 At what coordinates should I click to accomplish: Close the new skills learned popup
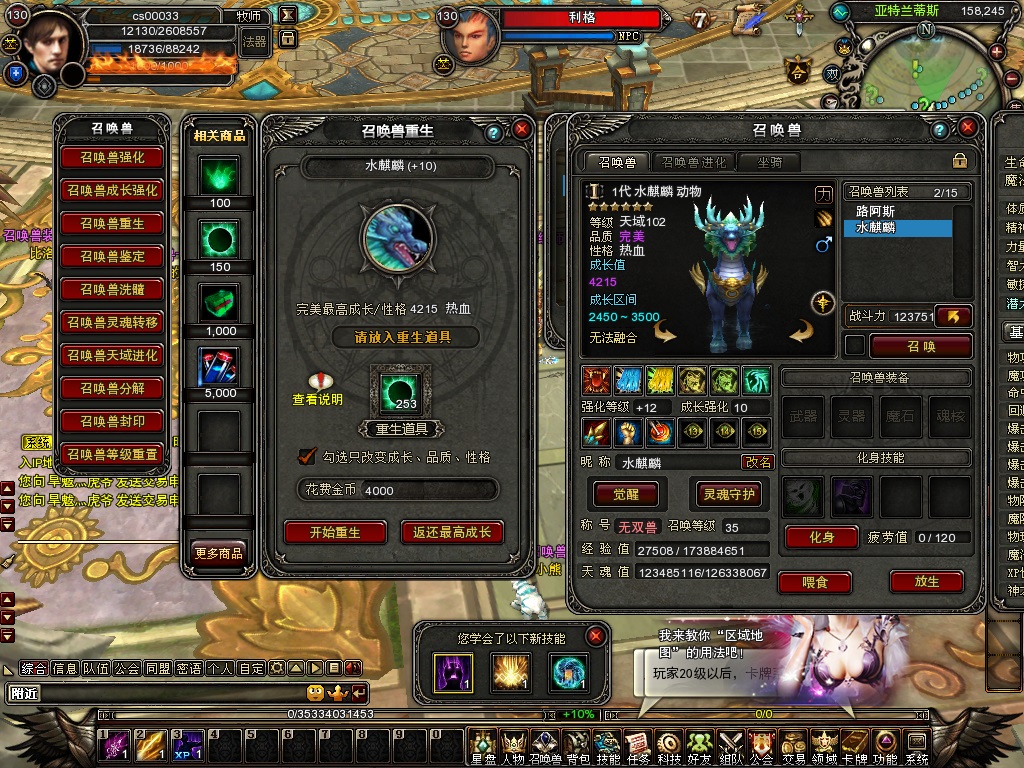pyautogui.click(x=596, y=636)
